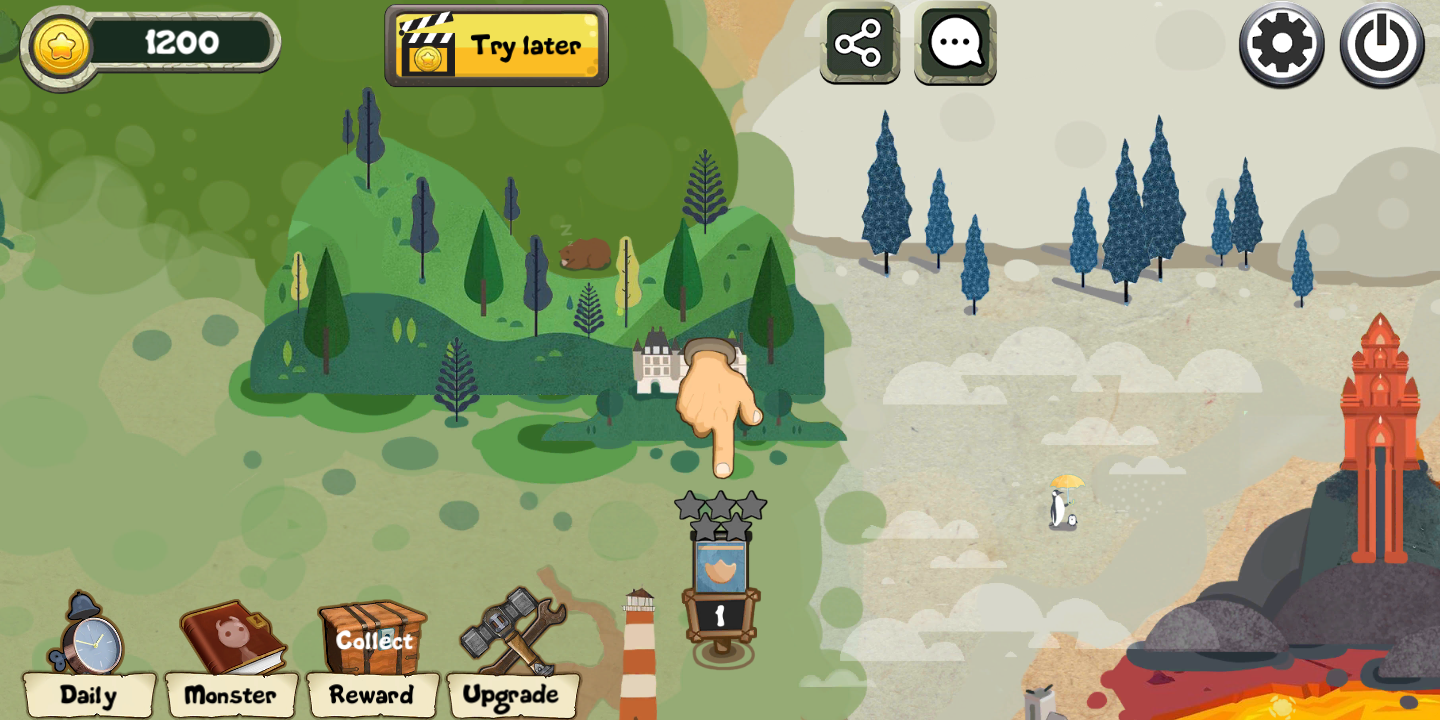1440x720 pixels.
Task: Open the chat speech bubble
Action: click(955, 43)
